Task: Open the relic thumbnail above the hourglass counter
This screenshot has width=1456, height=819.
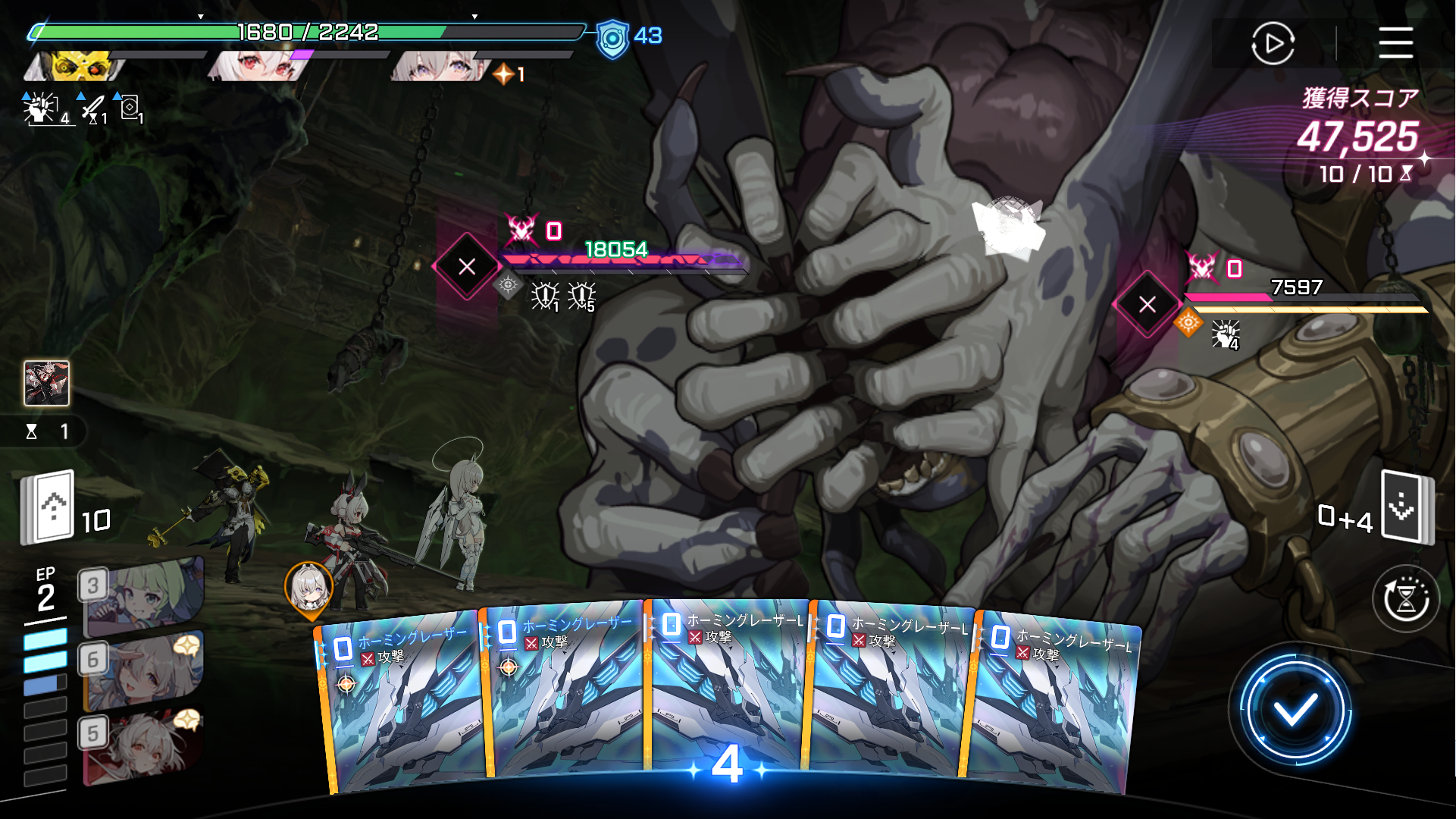Action: [x=46, y=383]
